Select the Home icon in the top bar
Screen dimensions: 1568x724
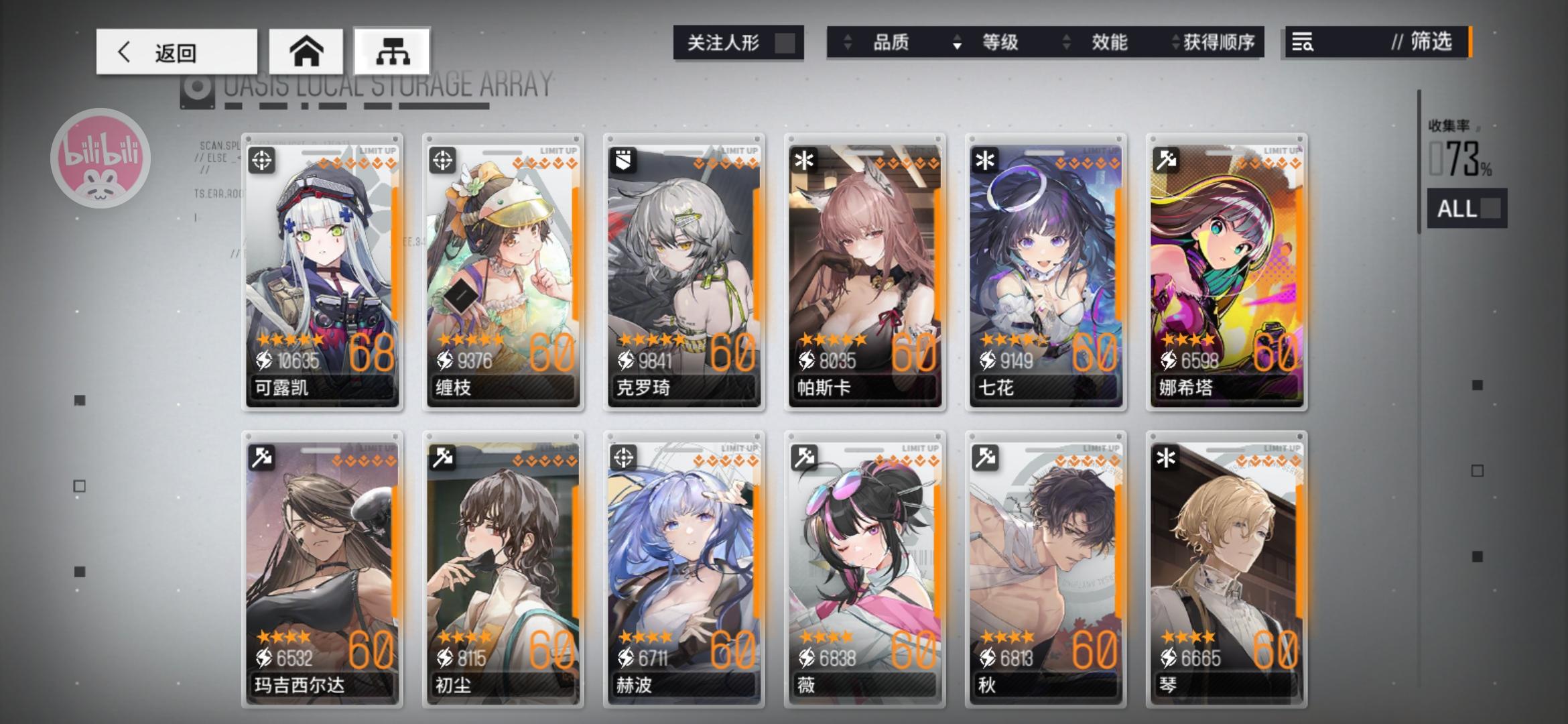pos(307,51)
